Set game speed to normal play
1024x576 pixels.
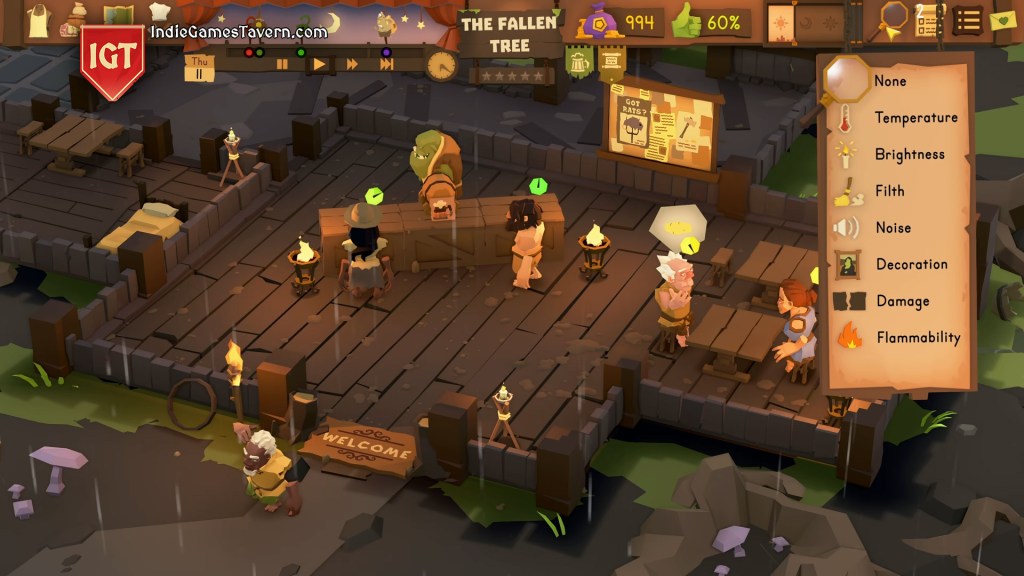pyautogui.click(x=319, y=64)
